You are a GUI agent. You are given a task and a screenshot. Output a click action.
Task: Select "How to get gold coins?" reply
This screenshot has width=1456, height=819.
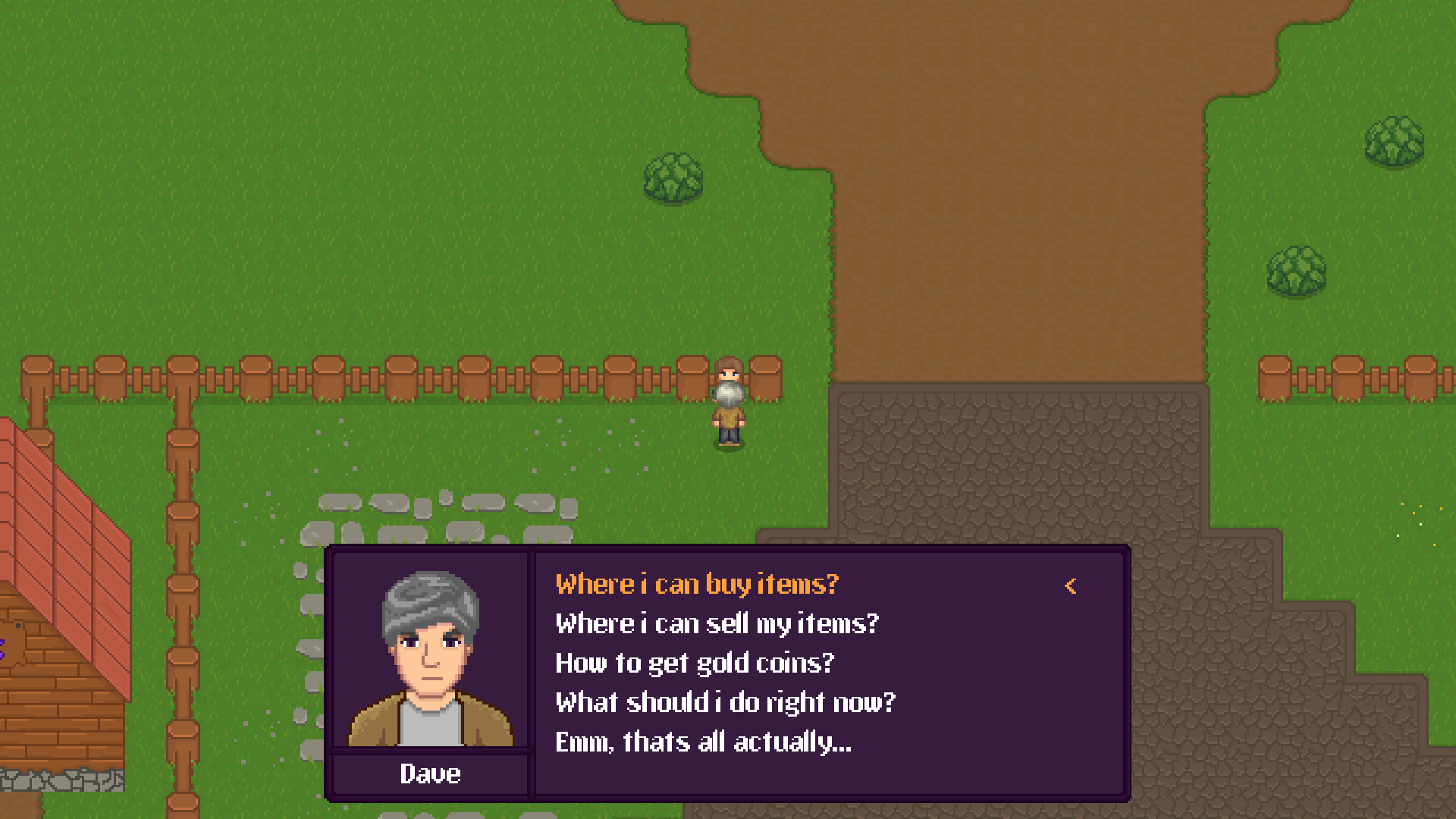pyautogui.click(x=694, y=664)
